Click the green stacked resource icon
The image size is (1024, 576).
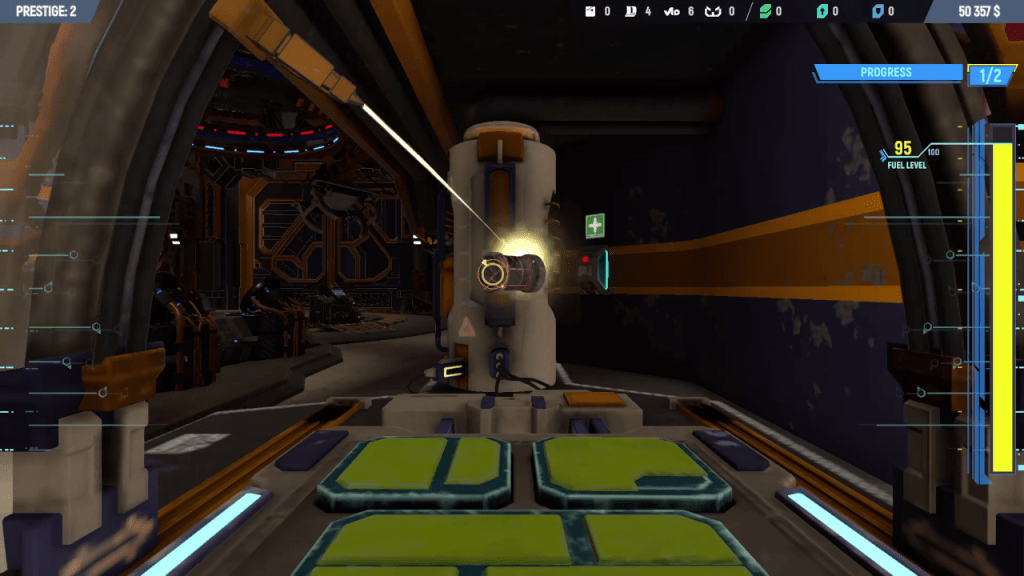click(765, 12)
